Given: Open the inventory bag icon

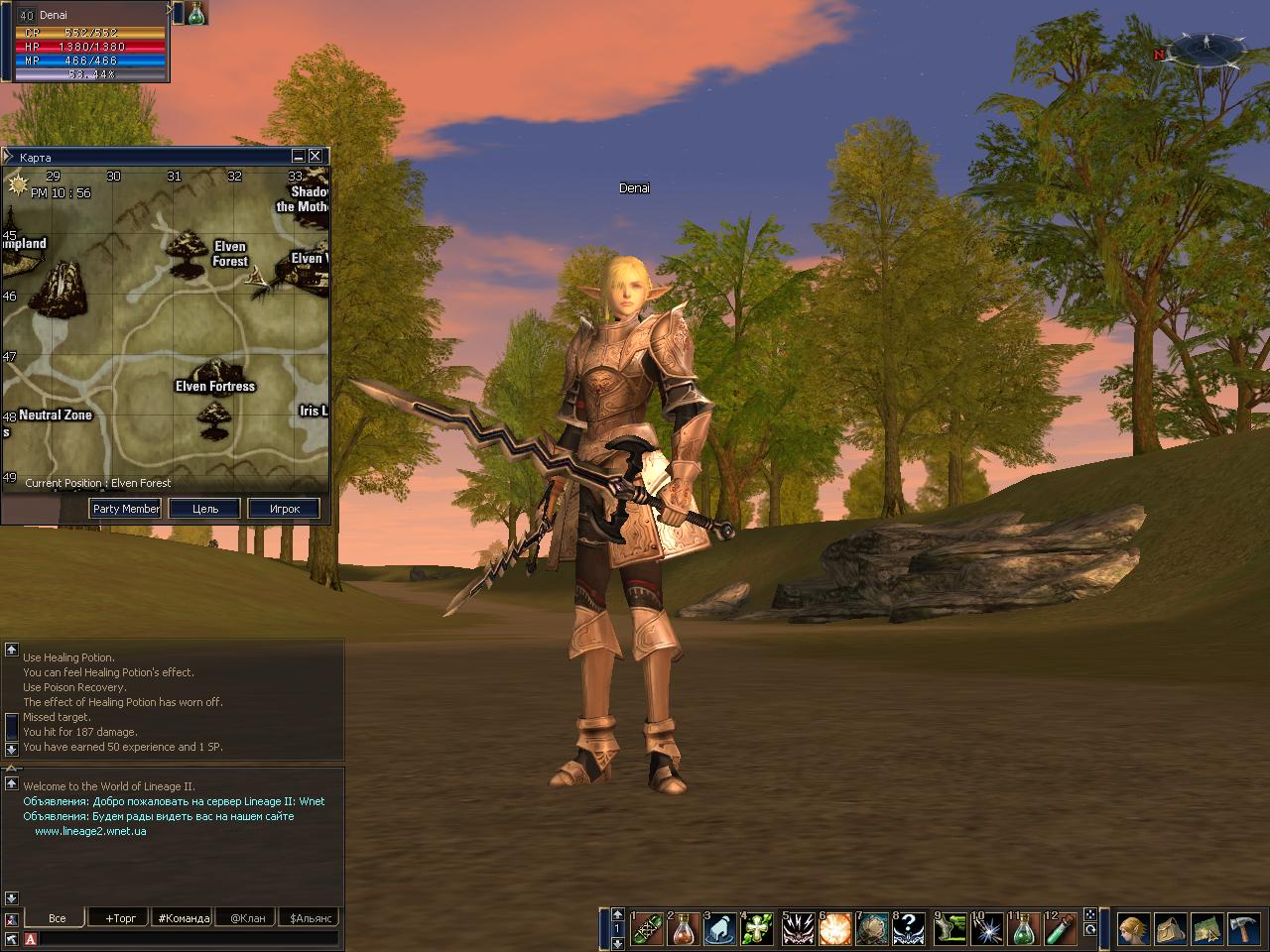Looking at the screenshot, I should (1170, 929).
